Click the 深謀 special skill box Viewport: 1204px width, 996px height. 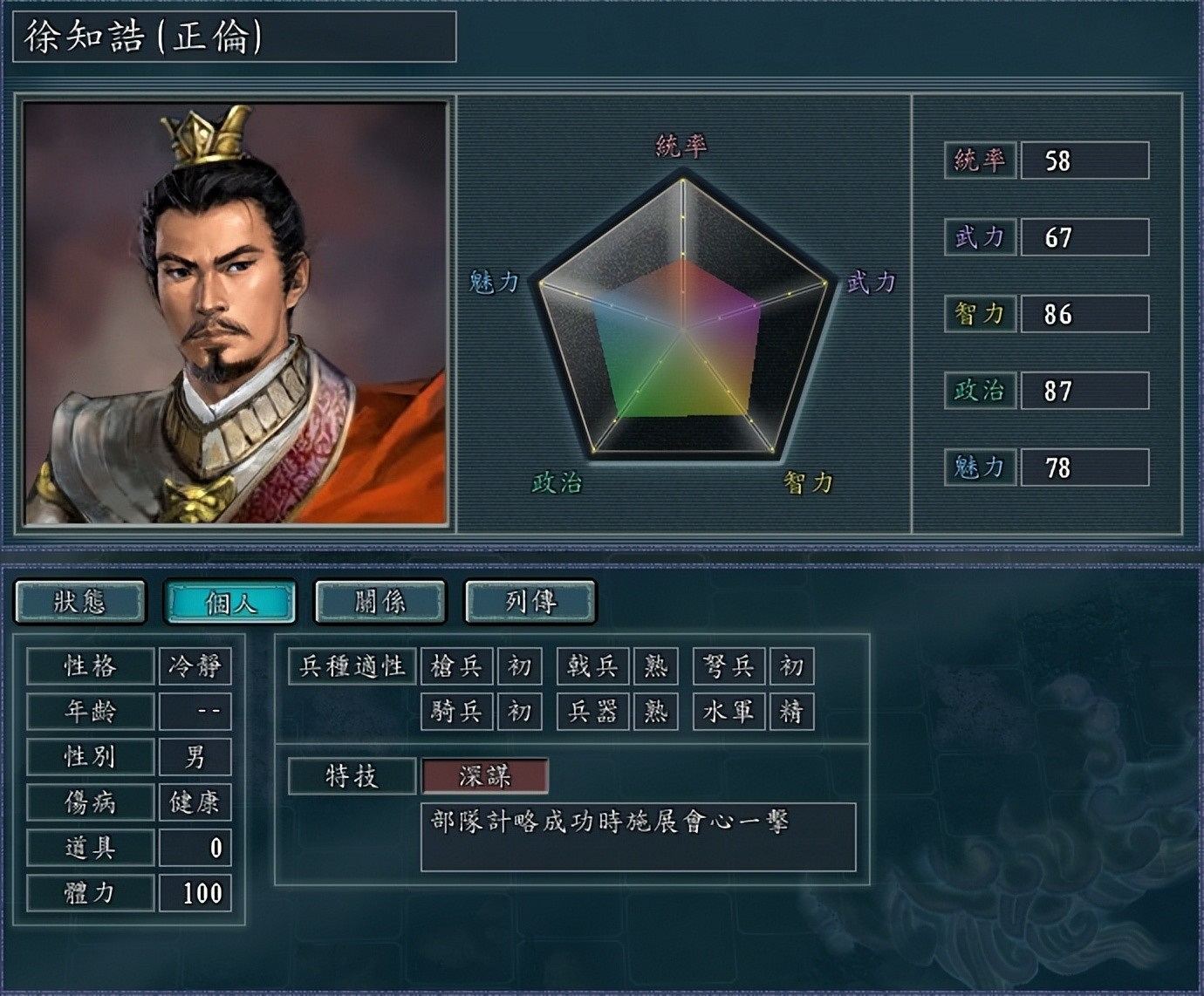485,775
